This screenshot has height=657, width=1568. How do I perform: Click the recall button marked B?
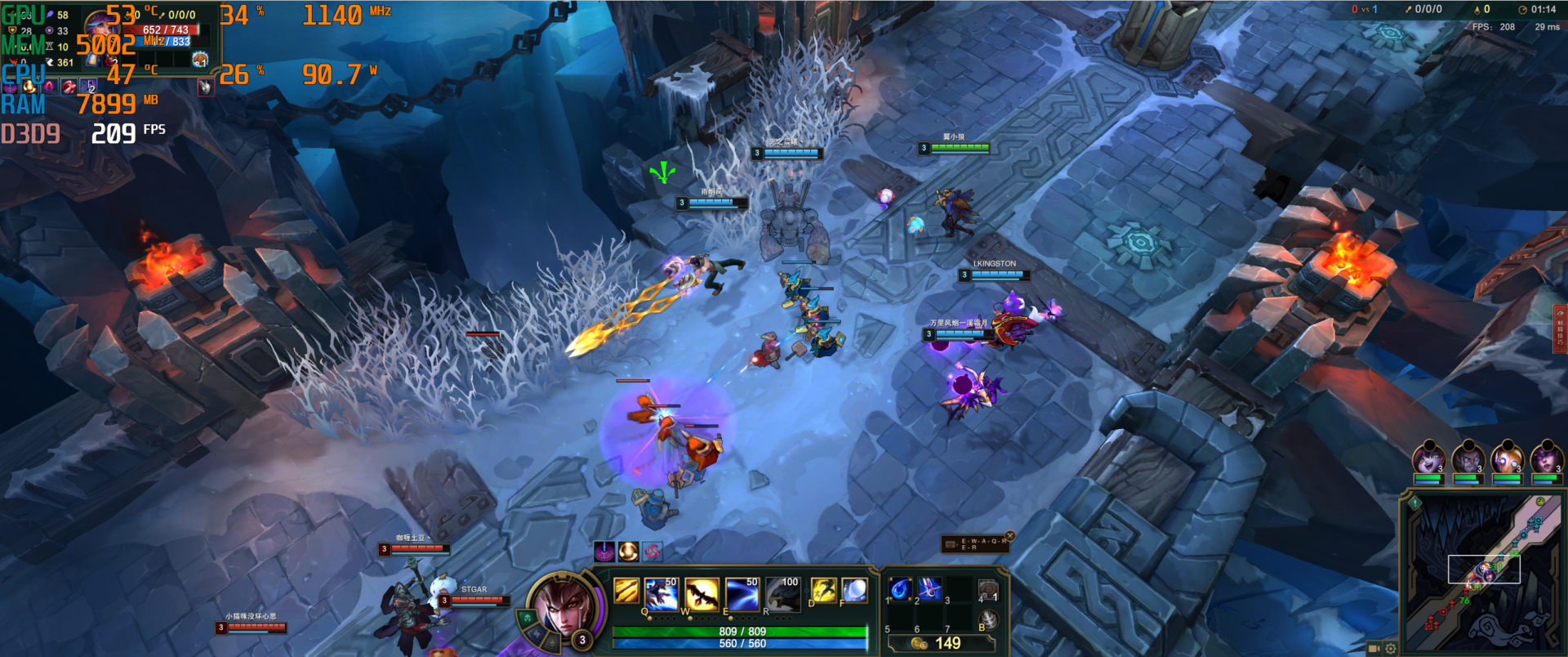[x=988, y=619]
